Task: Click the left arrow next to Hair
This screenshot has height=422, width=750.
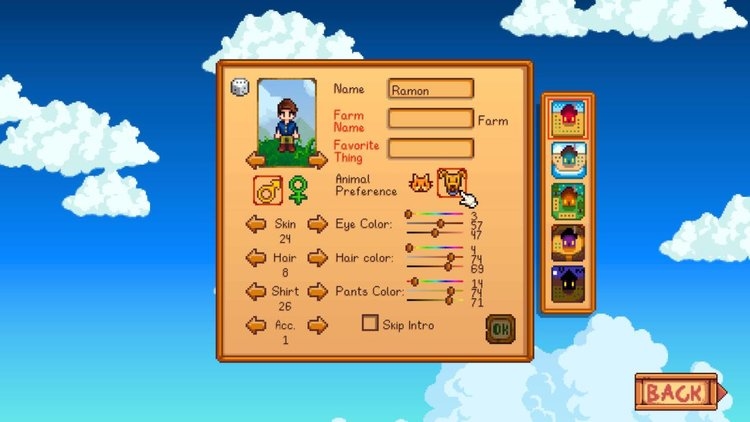Action: [256, 257]
